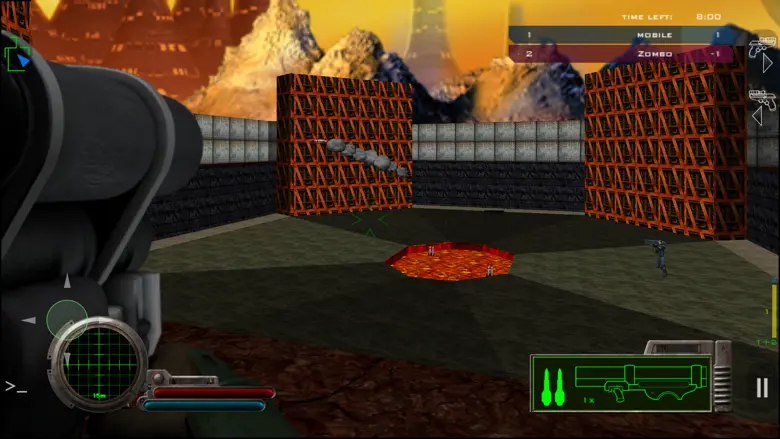Viewport: 780px width, 439px height.
Task: Tap the joystick's up arrow
Action: pos(67,281)
